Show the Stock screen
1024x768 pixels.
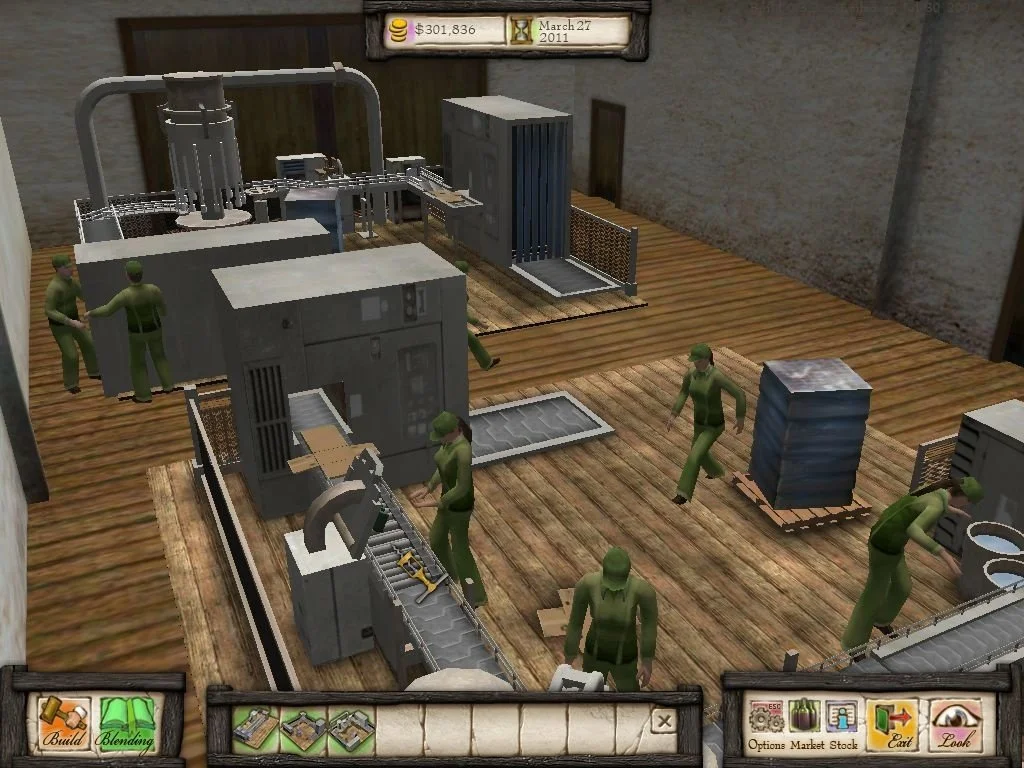(843, 722)
